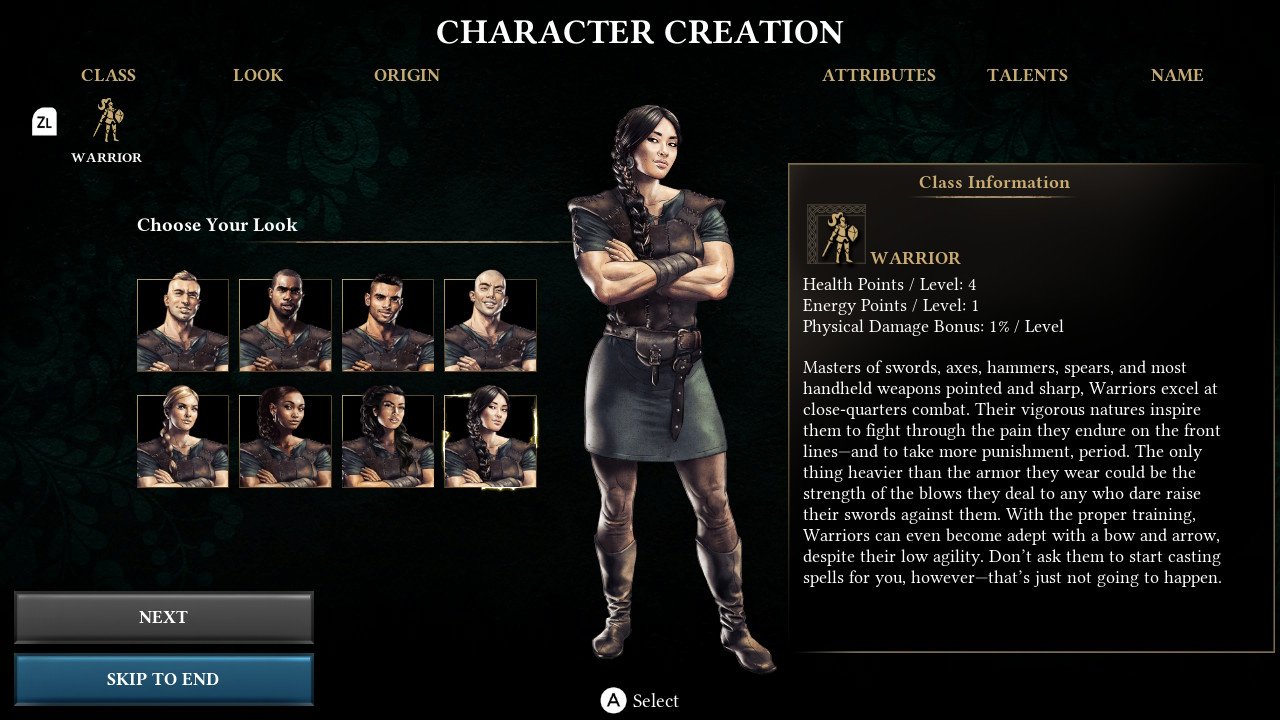Select the dark-haired bearded male portrait

point(388,325)
